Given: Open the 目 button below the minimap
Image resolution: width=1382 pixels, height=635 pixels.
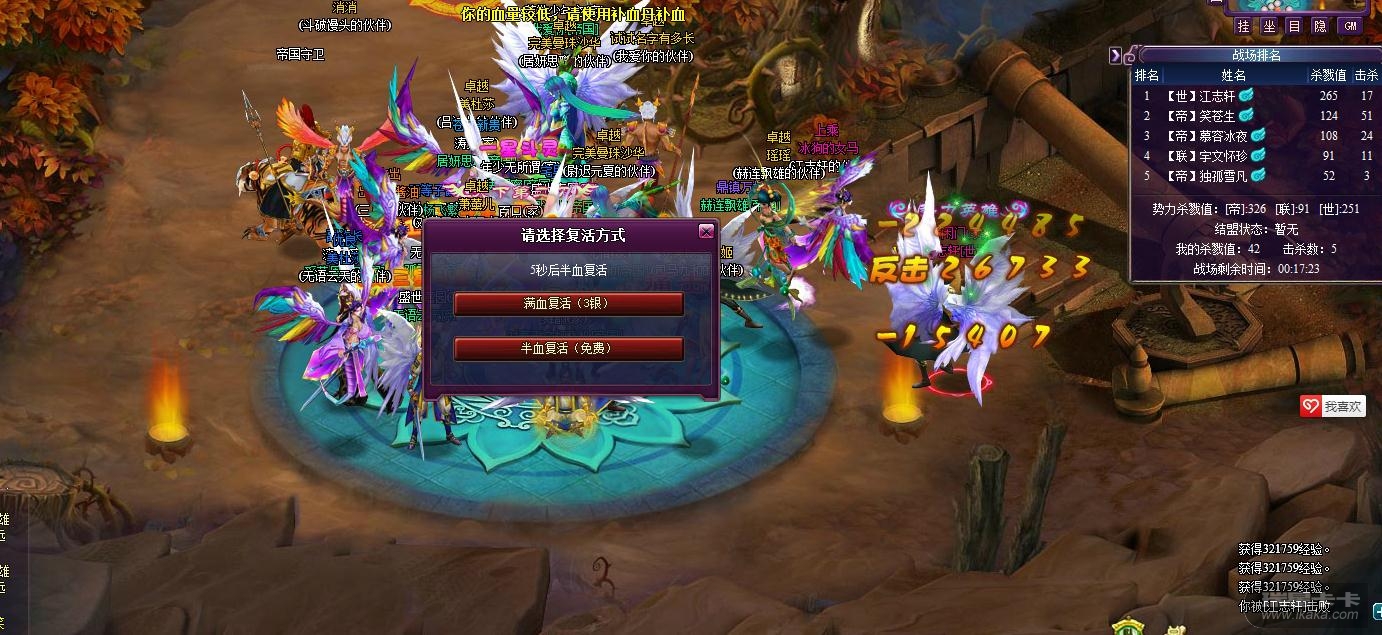Looking at the screenshot, I should click(x=1294, y=26).
